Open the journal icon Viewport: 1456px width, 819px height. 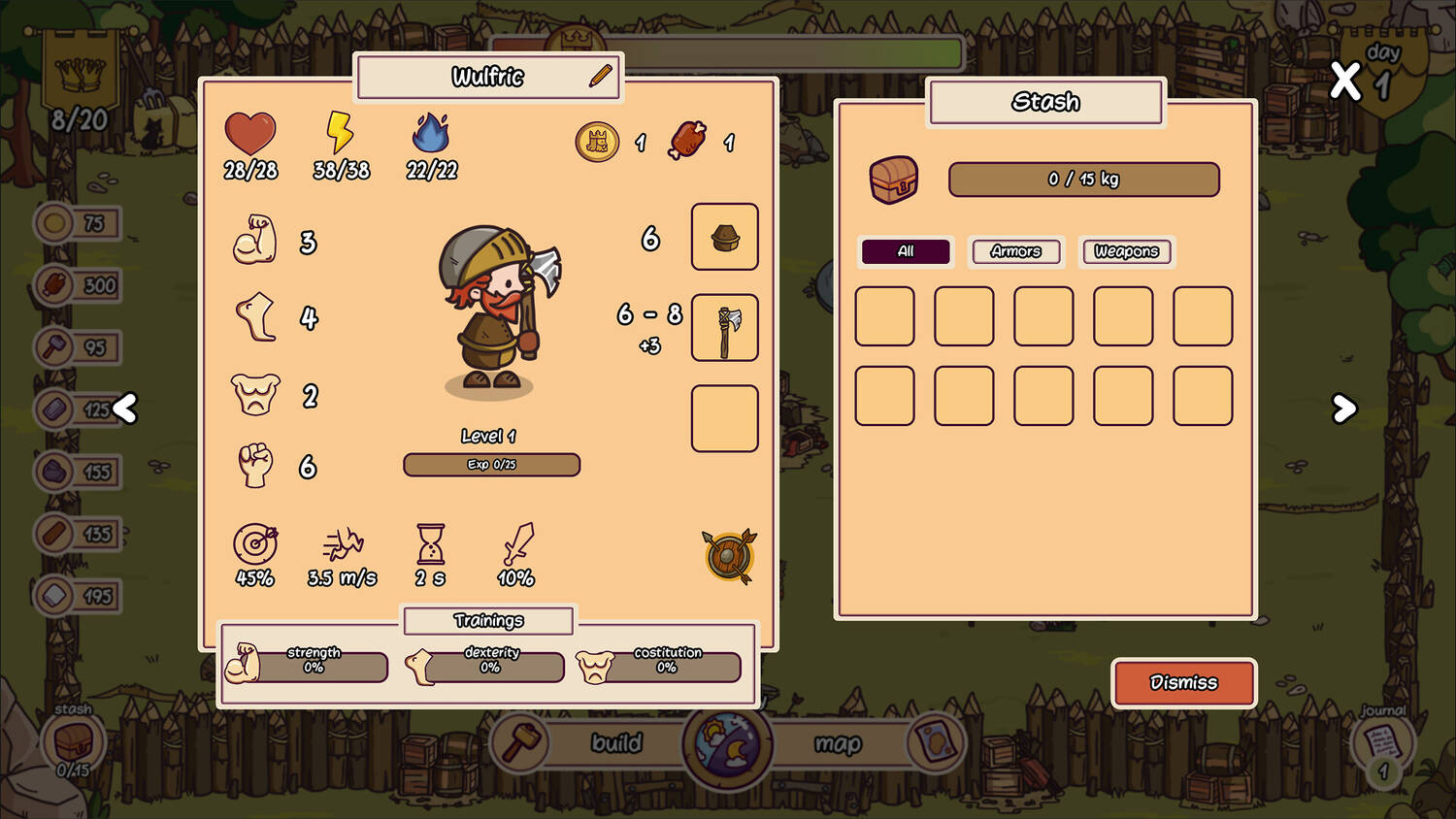[1382, 744]
